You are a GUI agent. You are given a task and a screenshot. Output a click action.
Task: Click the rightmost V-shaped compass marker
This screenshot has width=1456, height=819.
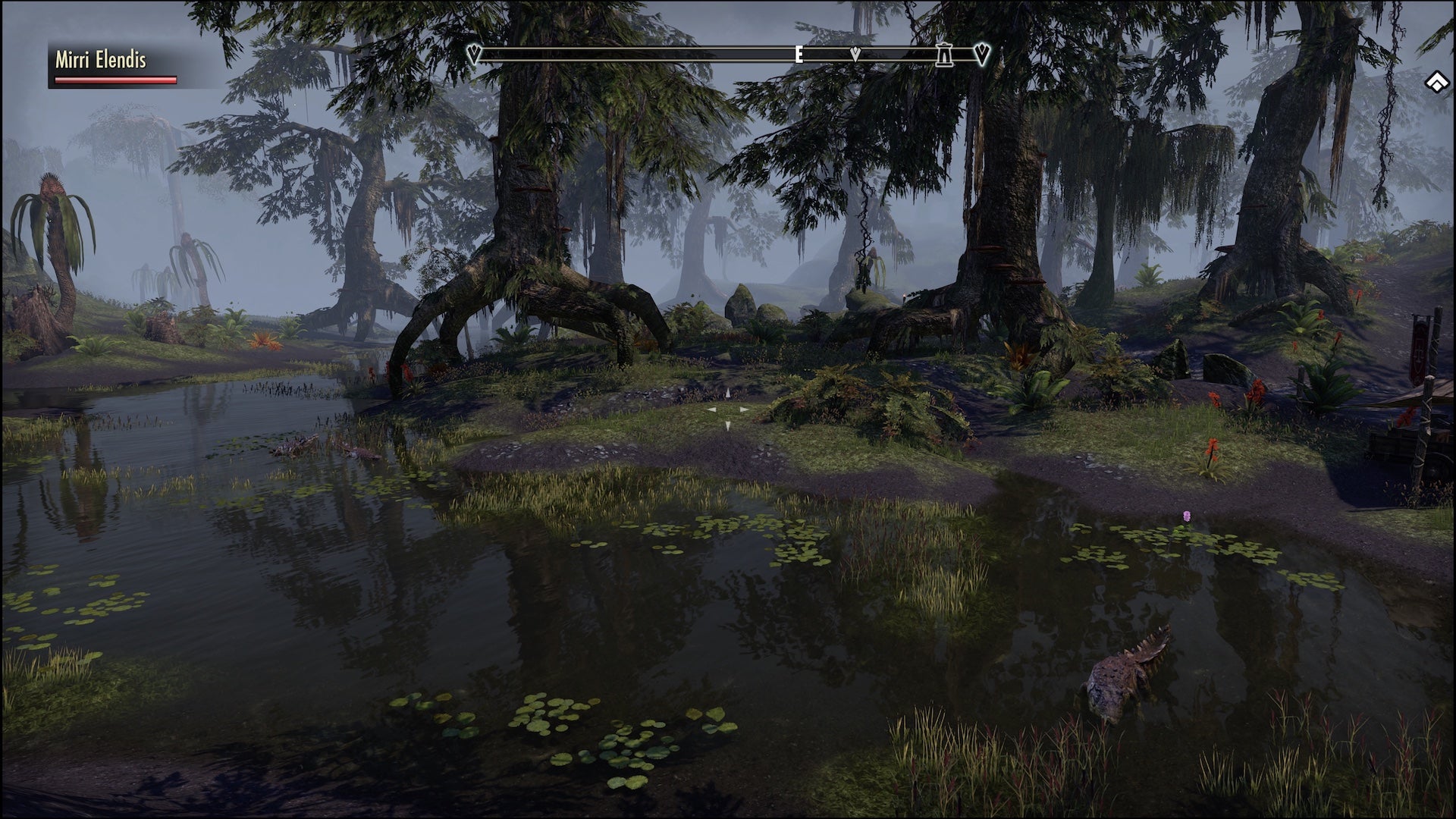click(979, 54)
